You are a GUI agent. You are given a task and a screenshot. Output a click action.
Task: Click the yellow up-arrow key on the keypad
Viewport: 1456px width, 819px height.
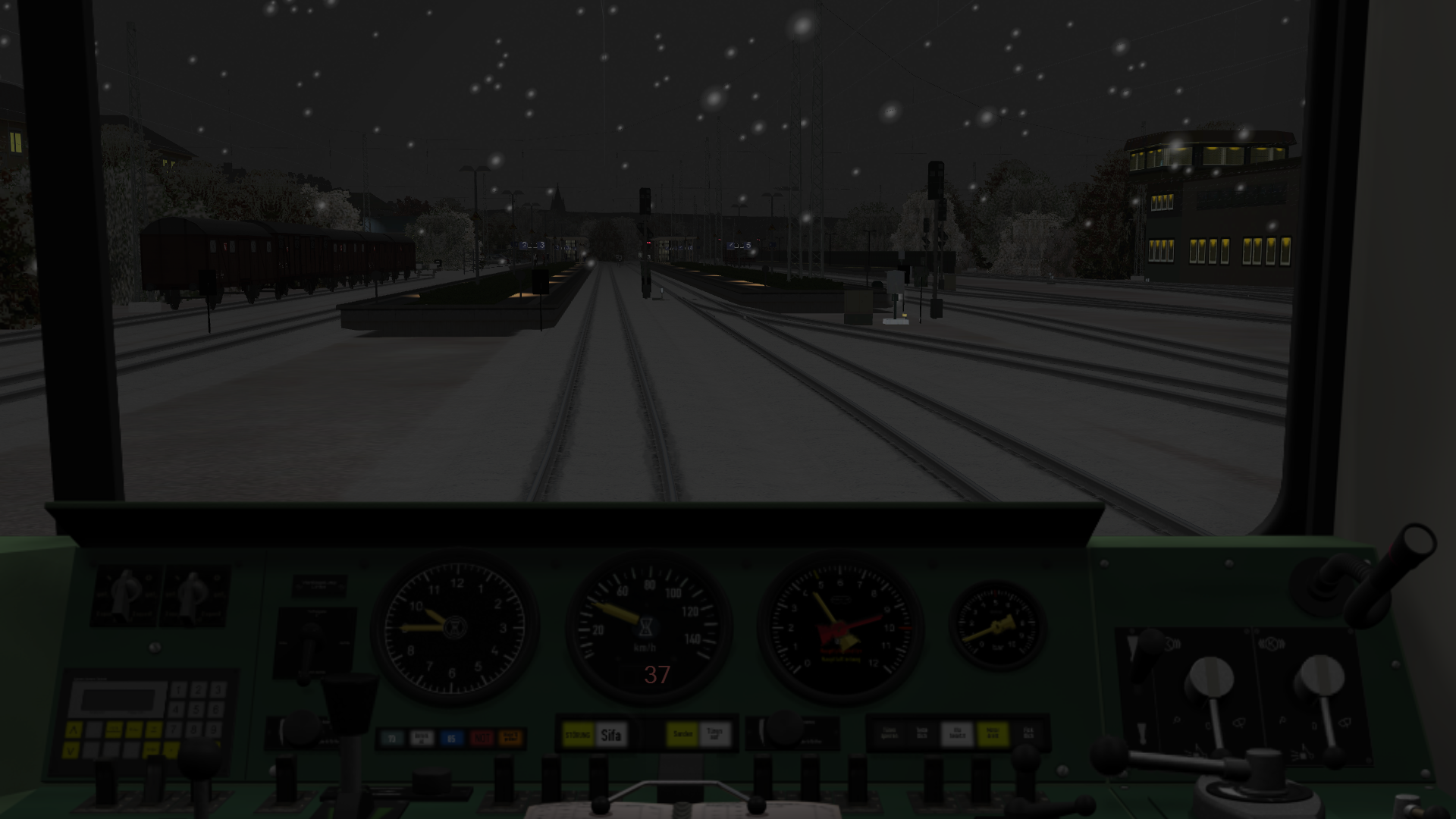74,730
